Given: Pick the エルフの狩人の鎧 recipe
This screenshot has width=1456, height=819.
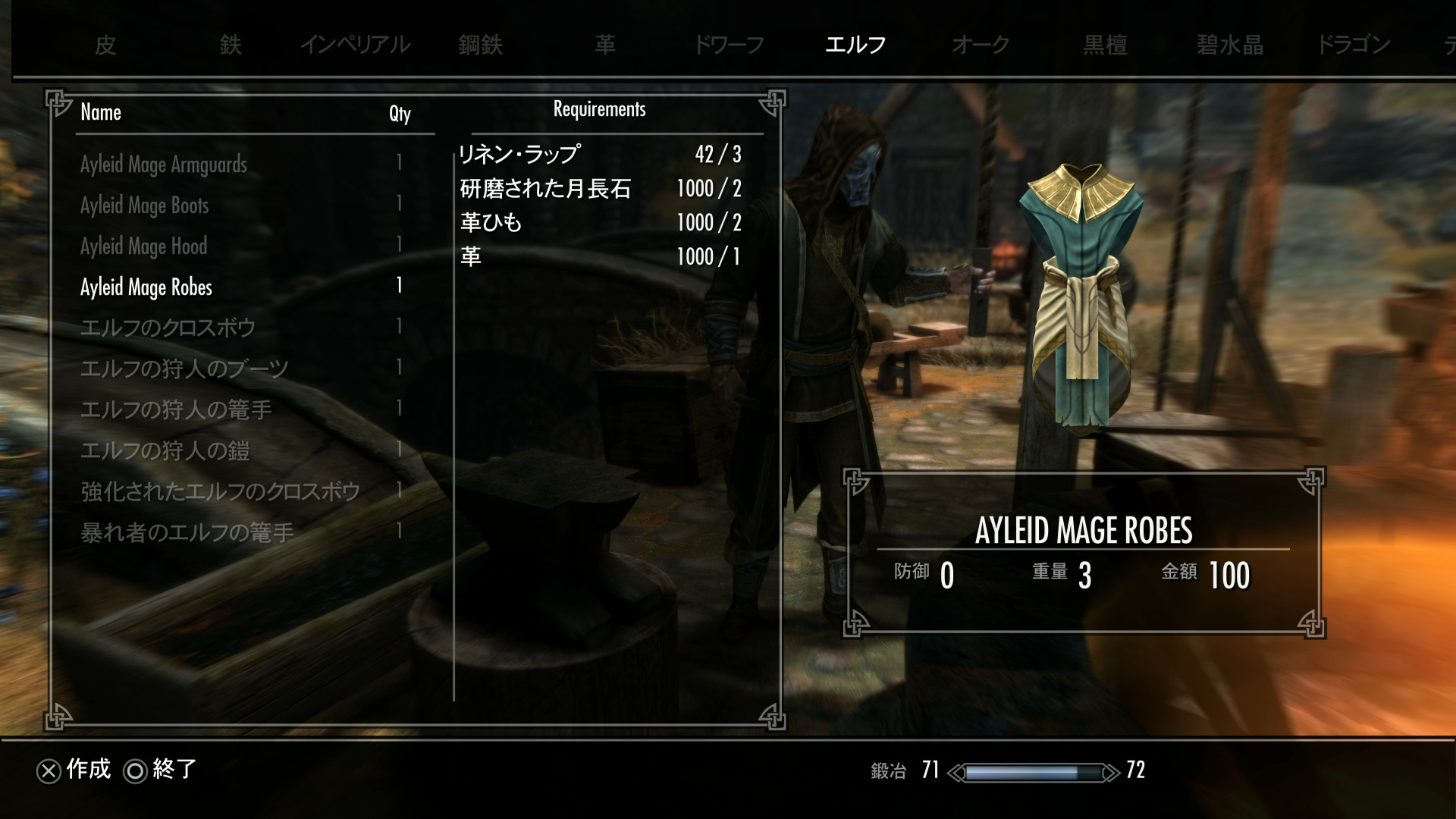Looking at the screenshot, I should click(165, 451).
